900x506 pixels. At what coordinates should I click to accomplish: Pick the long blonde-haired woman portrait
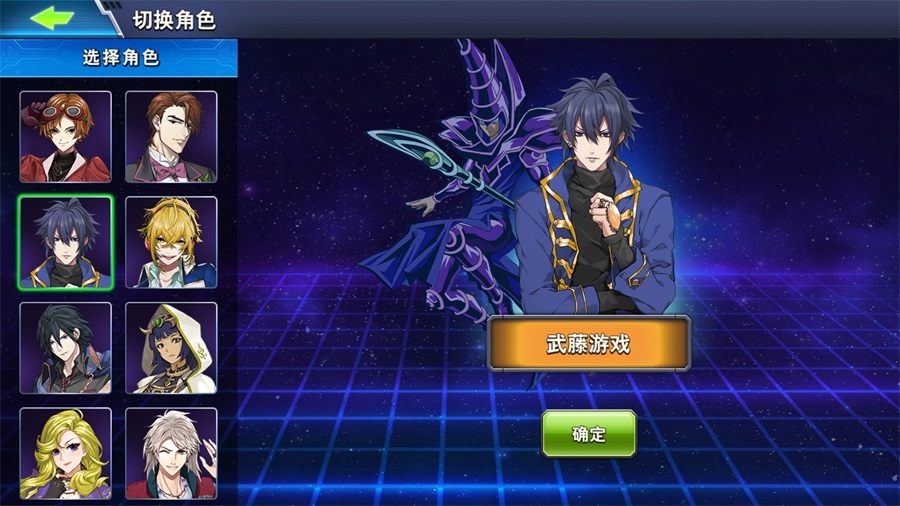[66, 452]
